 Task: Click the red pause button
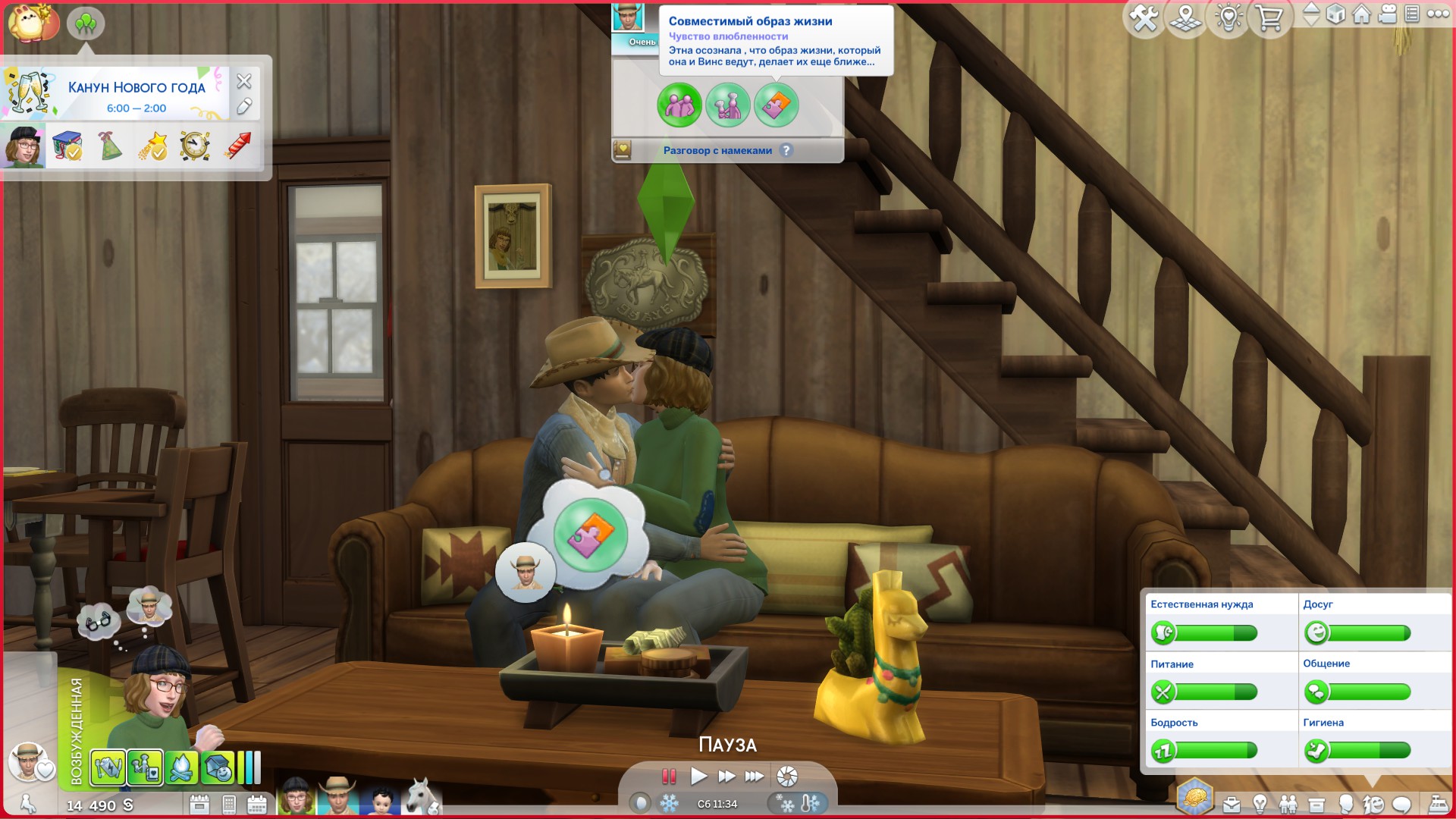669,776
